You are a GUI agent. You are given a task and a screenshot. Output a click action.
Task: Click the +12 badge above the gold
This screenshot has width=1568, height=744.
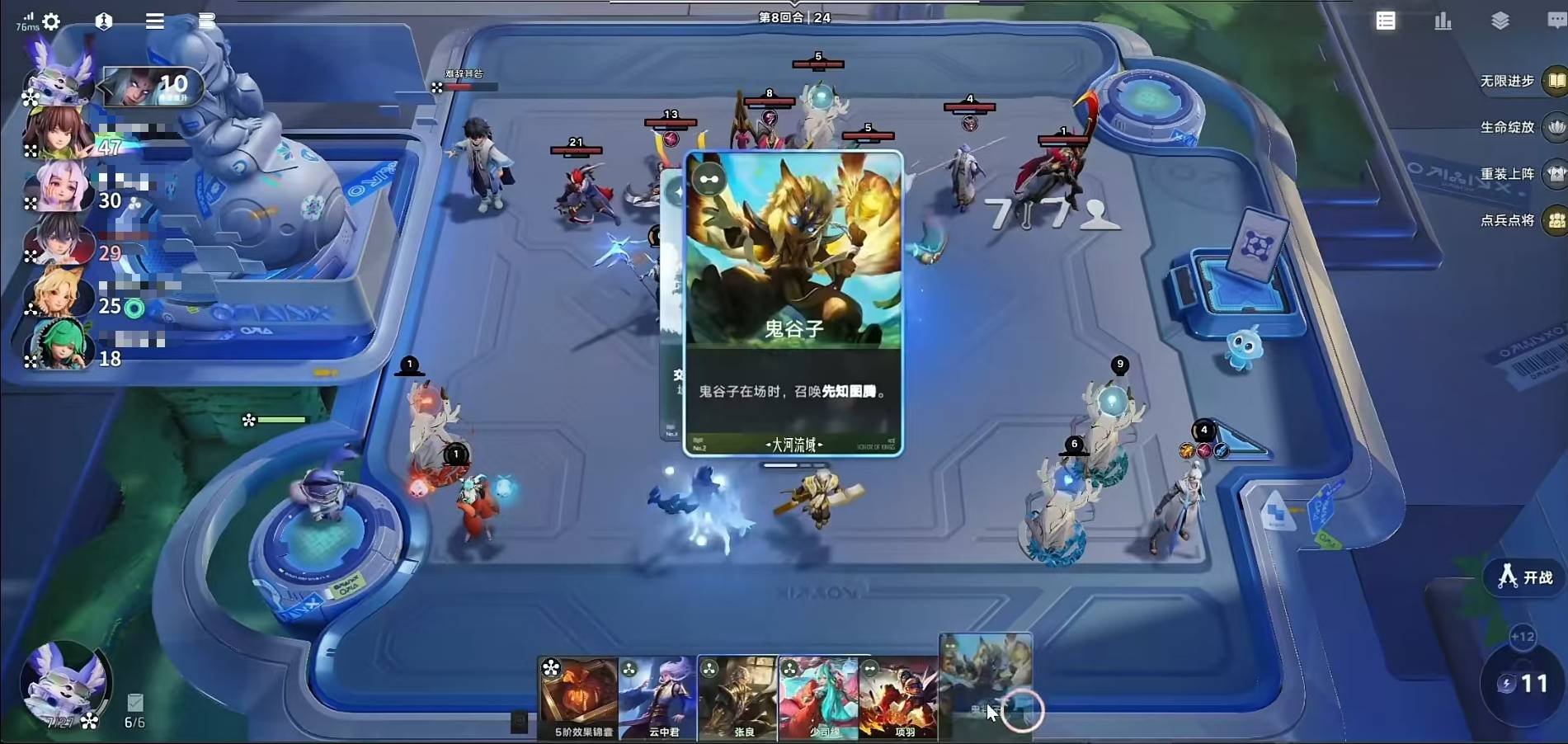point(1521,637)
